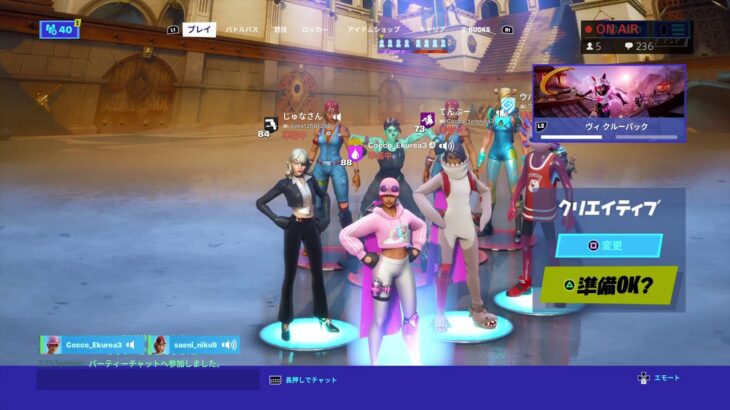Viewport: 730px width, 410px height.
Task: Open the level 40 battle pass badge
Action: (58, 29)
